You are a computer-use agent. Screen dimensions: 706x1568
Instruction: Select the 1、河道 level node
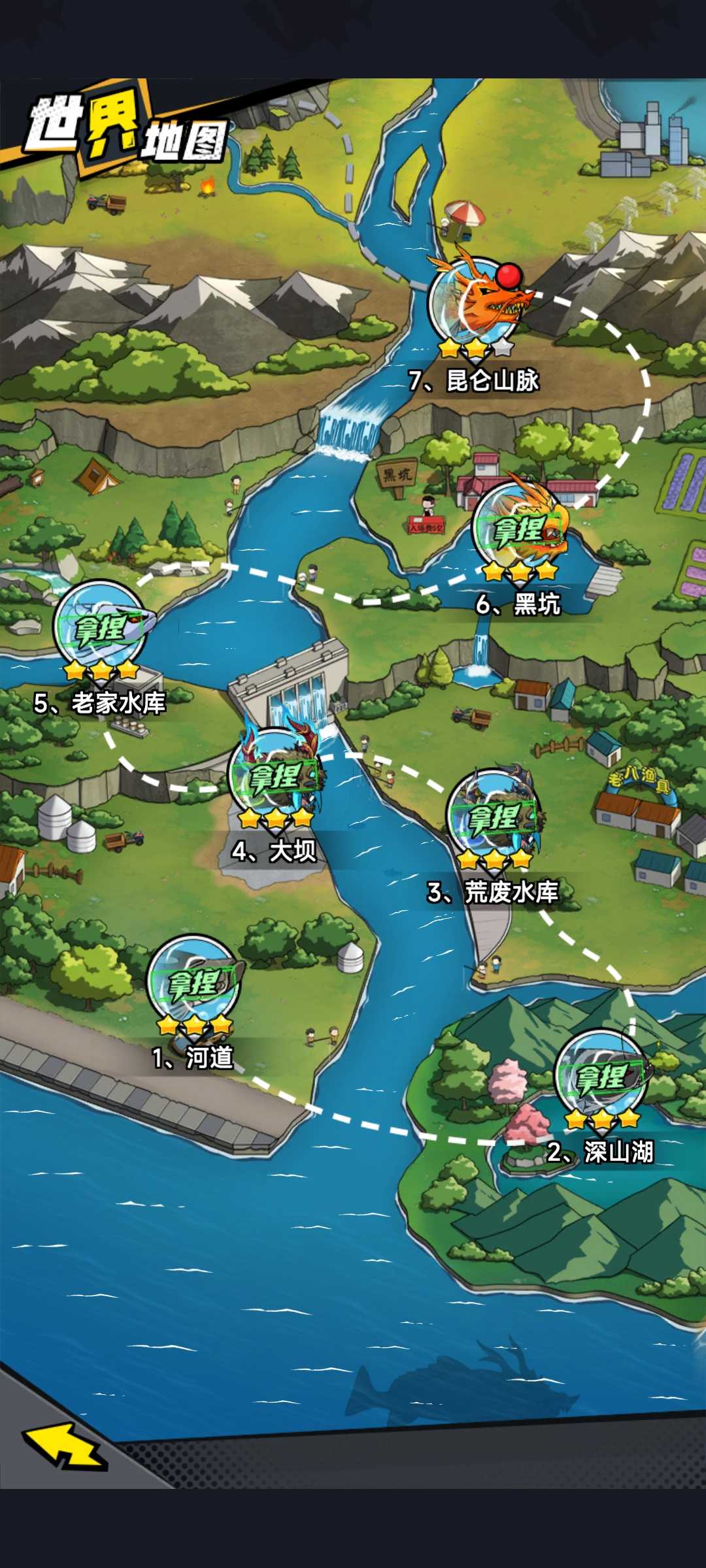click(x=193, y=983)
